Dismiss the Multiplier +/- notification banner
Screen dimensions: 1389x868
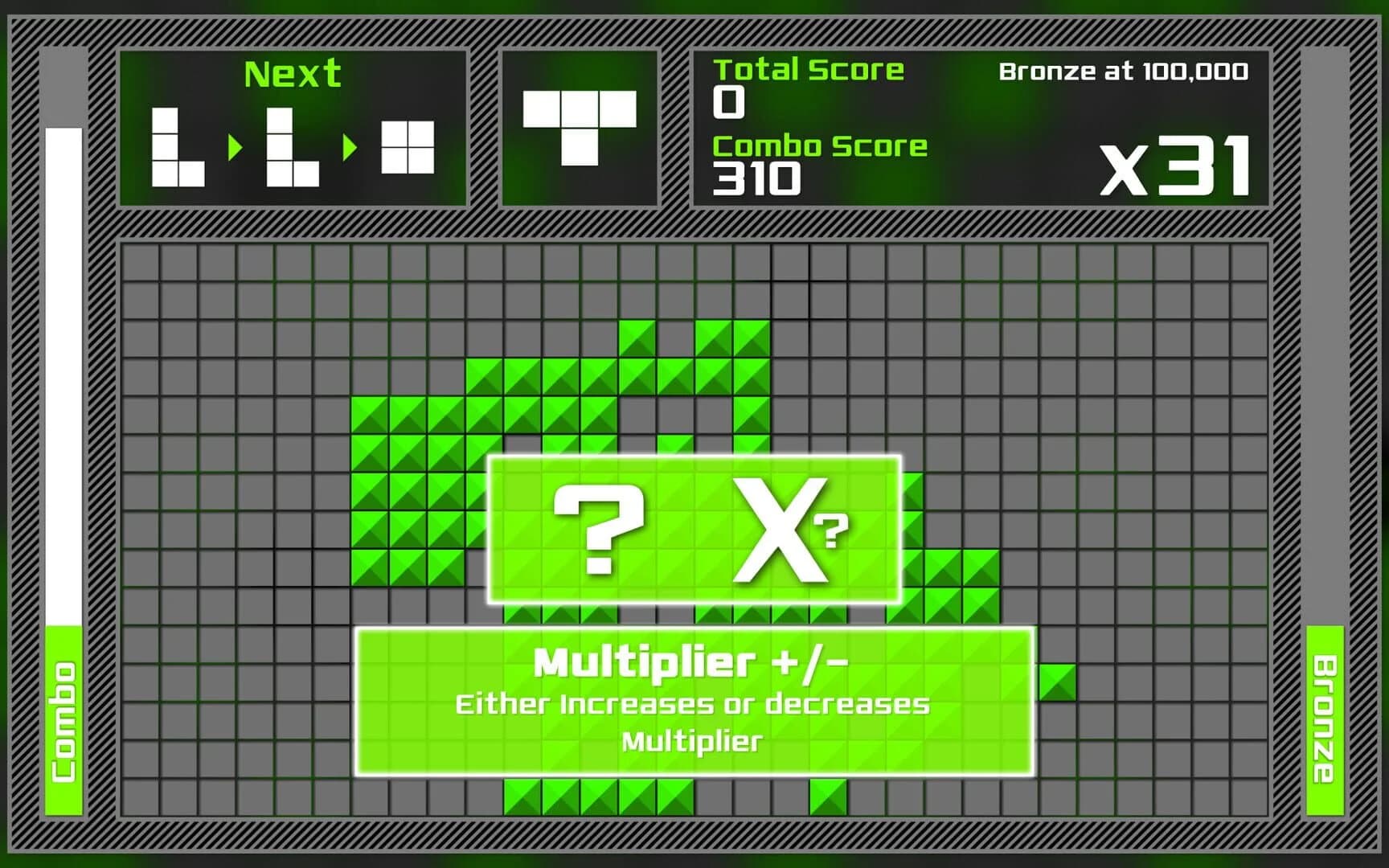[x=693, y=699]
